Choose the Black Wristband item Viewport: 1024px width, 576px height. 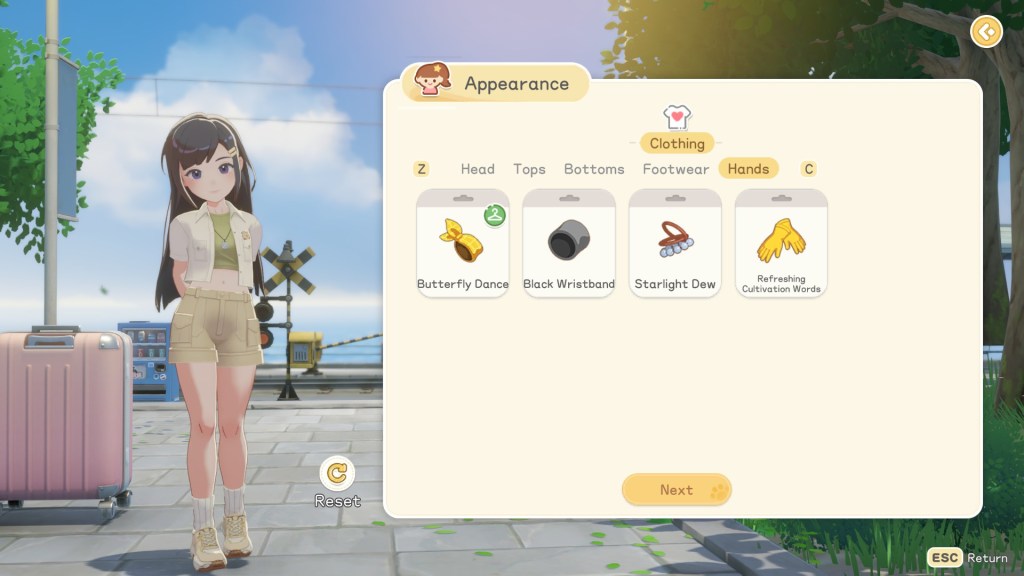pyautogui.click(x=569, y=243)
